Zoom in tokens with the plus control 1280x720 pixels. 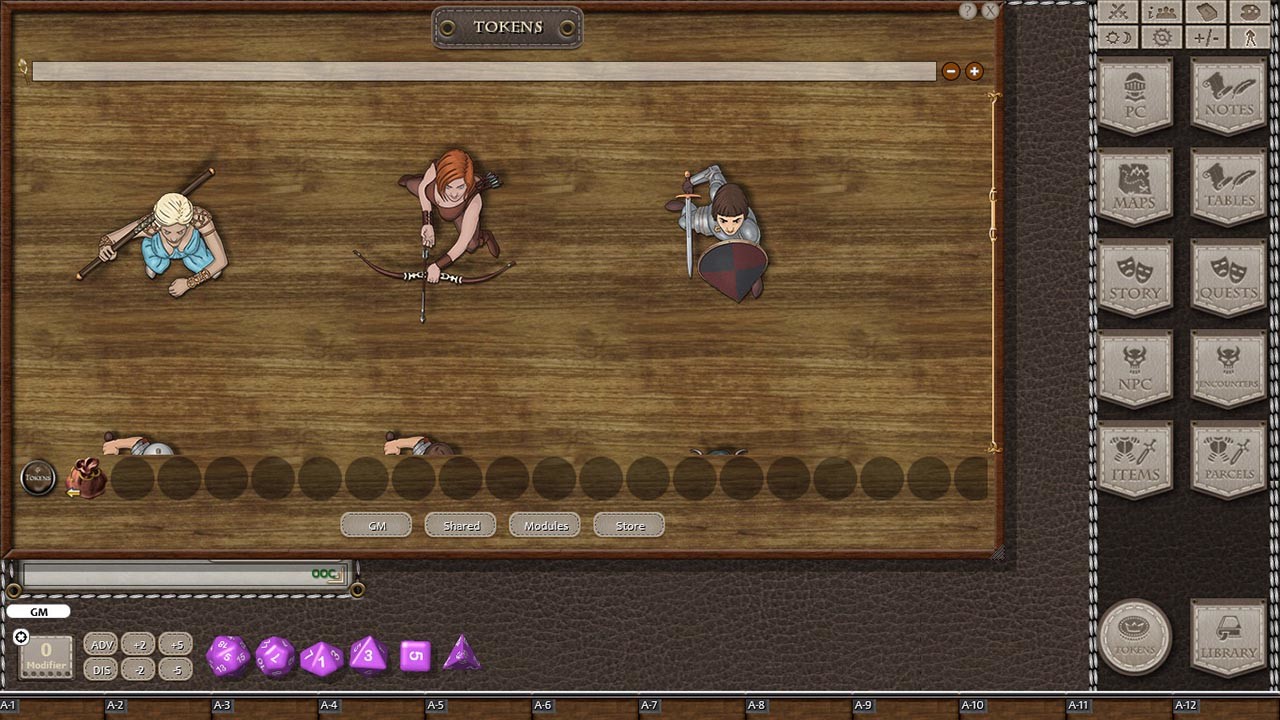(973, 71)
